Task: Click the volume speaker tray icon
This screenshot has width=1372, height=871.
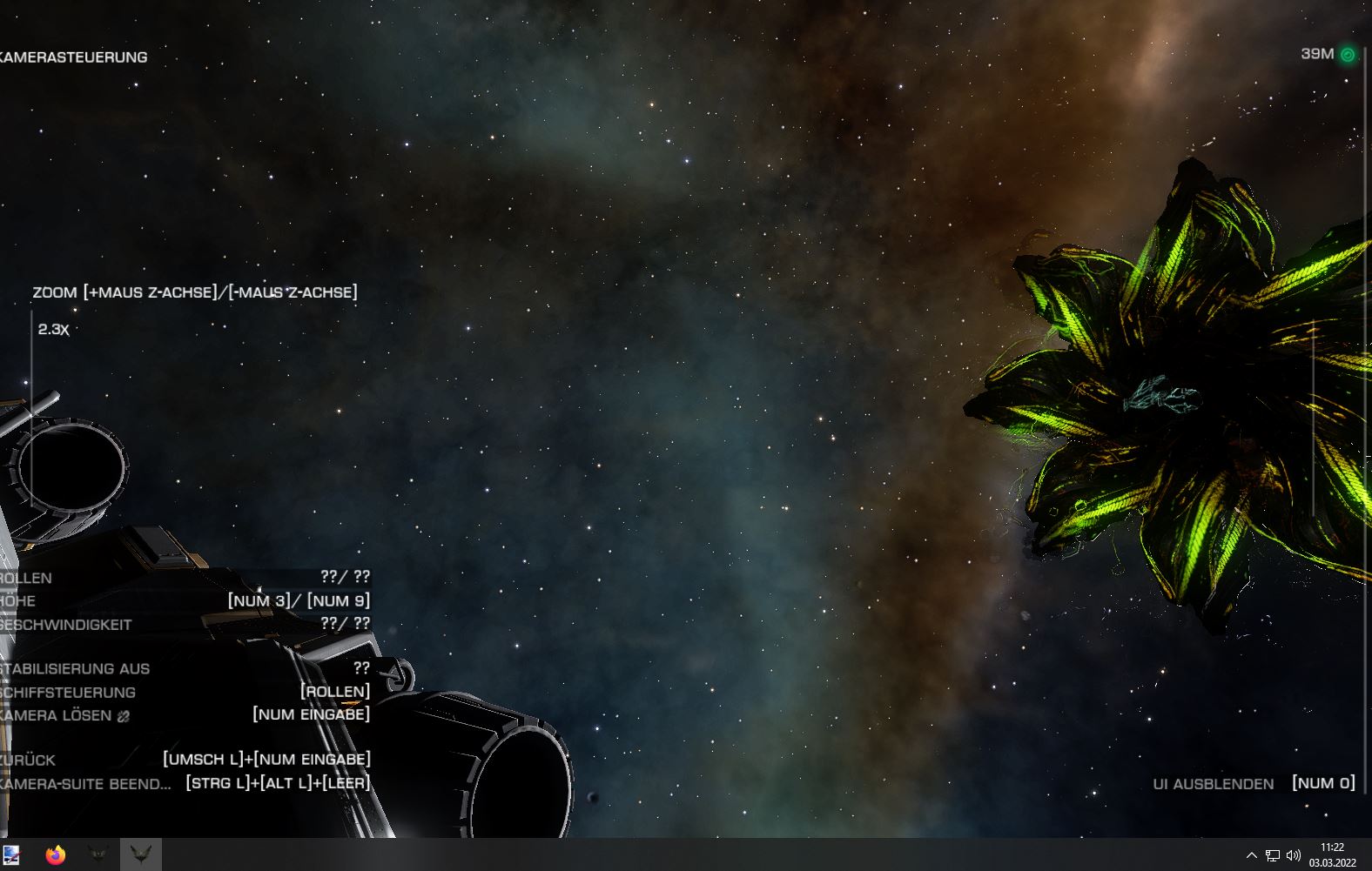Action: coord(1293,855)
